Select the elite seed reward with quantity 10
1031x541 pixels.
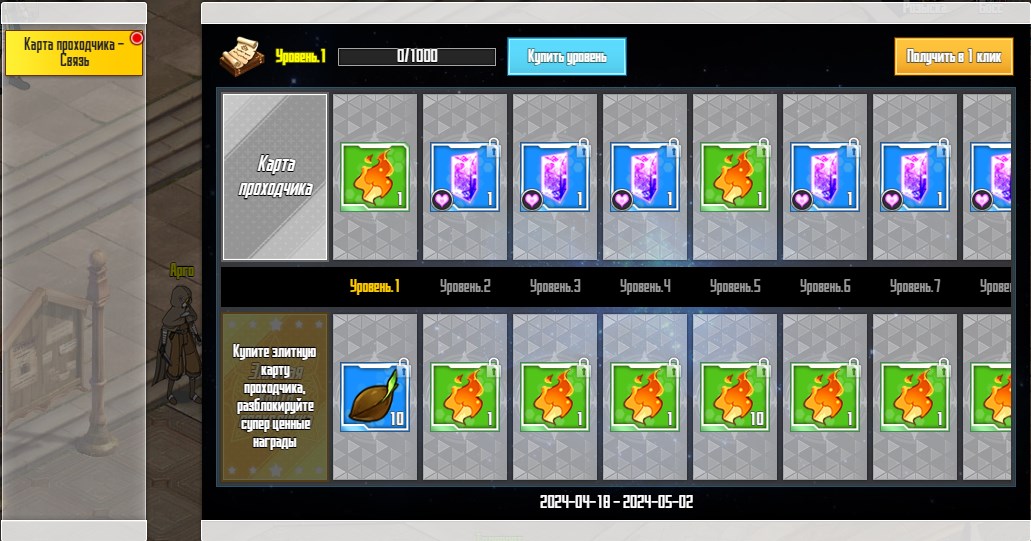(x=375, y=396)
